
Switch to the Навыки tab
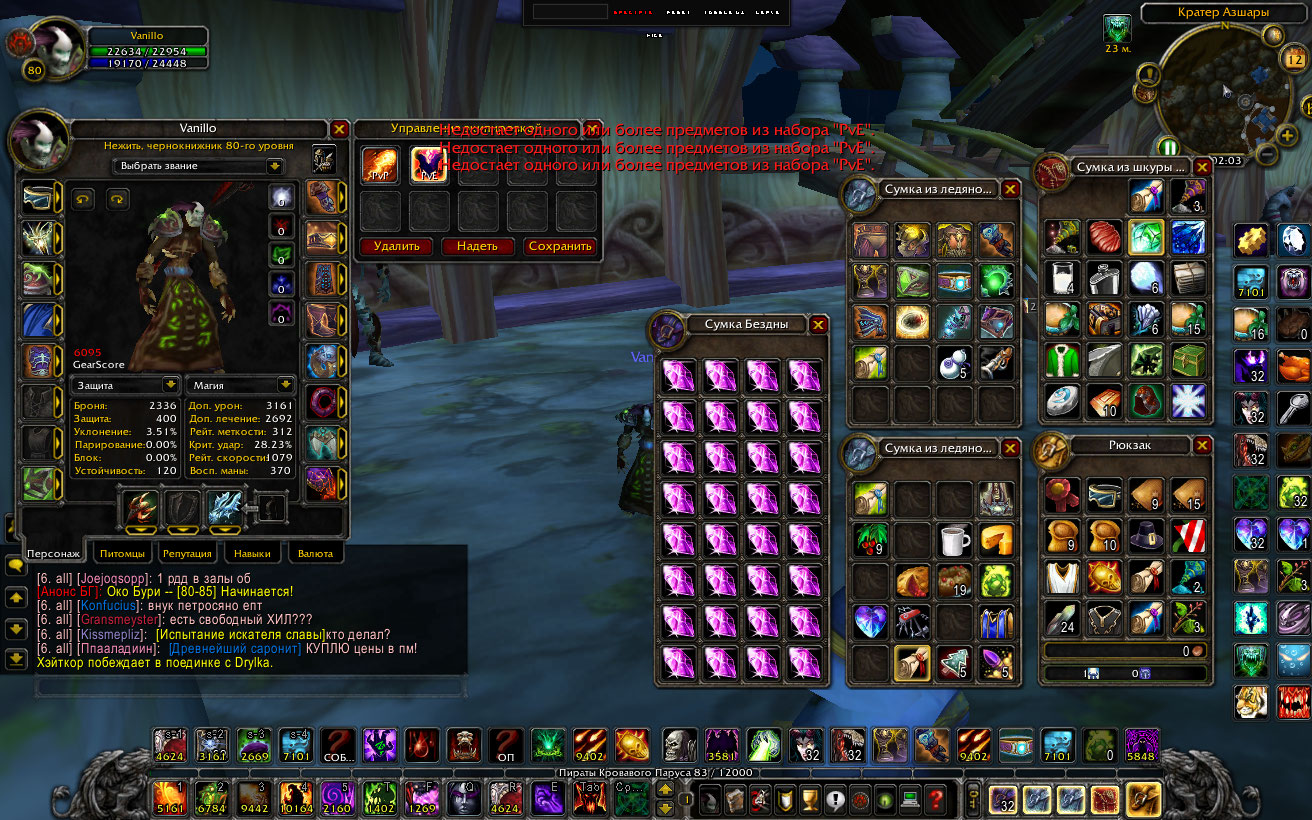tap(252, 553)
